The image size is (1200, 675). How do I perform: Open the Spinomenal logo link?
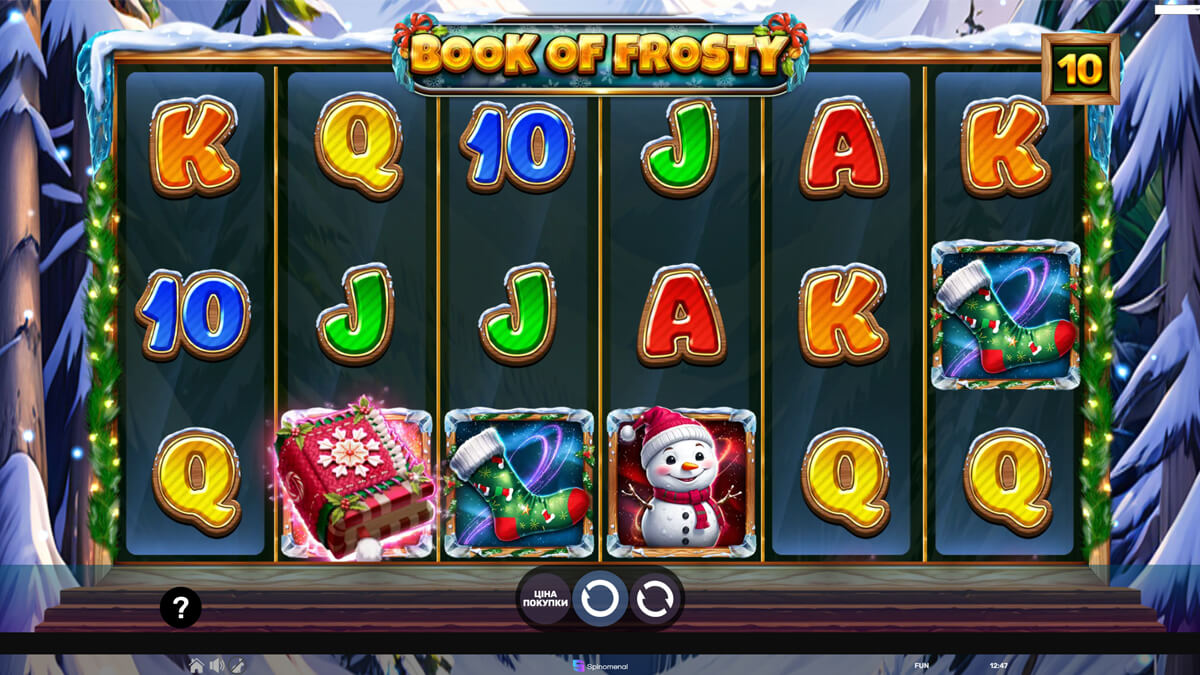coord(600,665)
